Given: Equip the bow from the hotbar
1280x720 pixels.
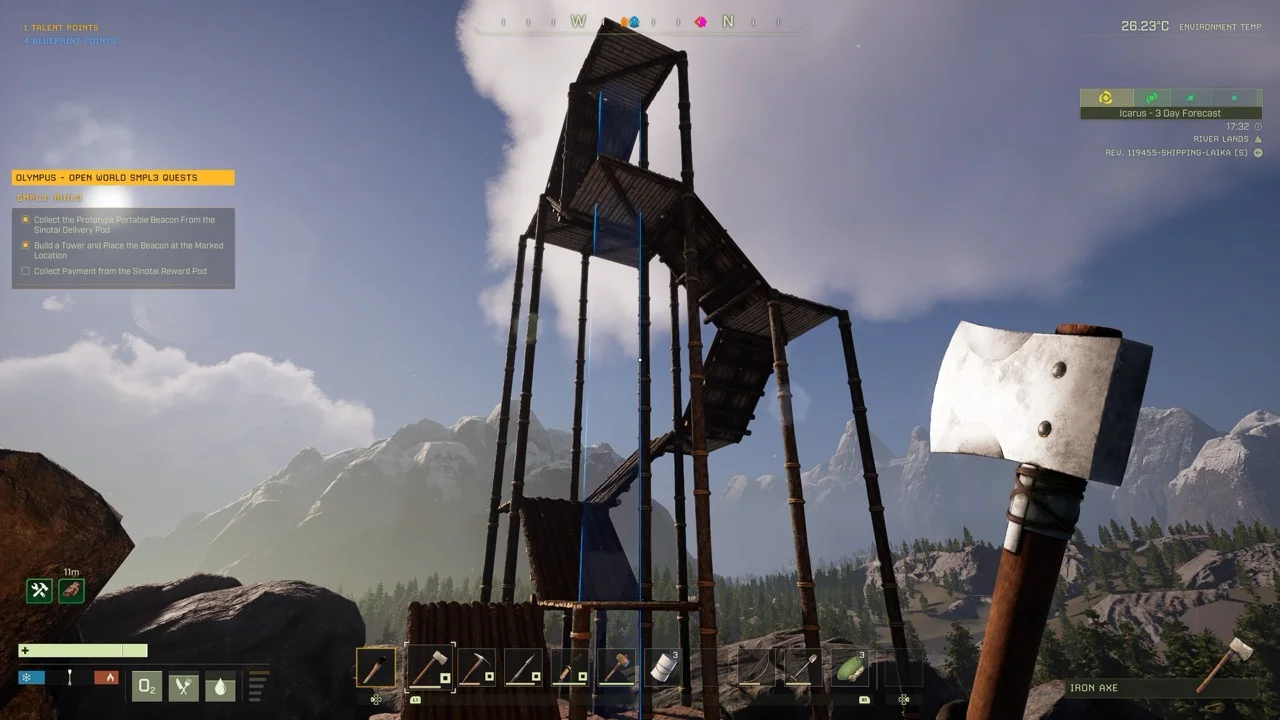Looking at the screenshot, I should coord(756,667).
